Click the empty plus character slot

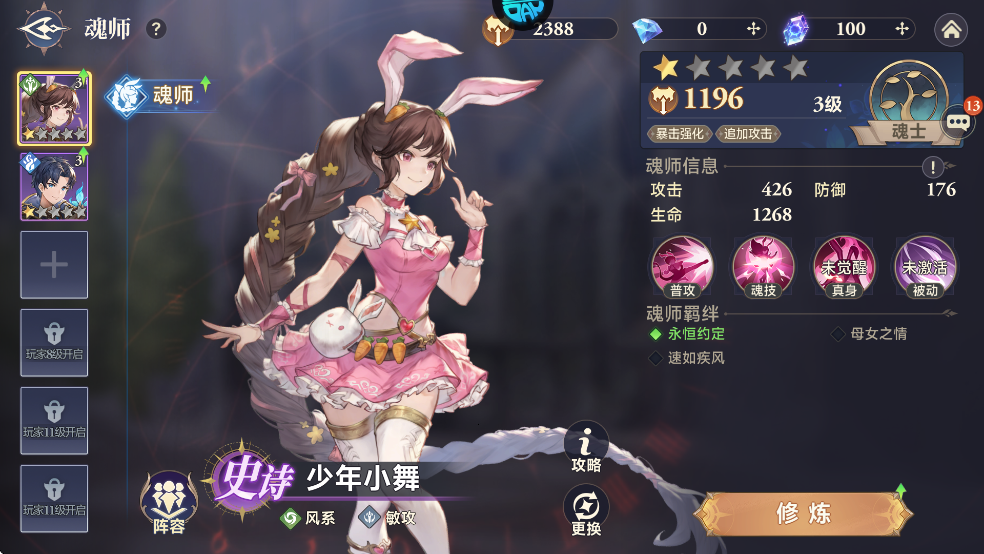coord(54,265)
